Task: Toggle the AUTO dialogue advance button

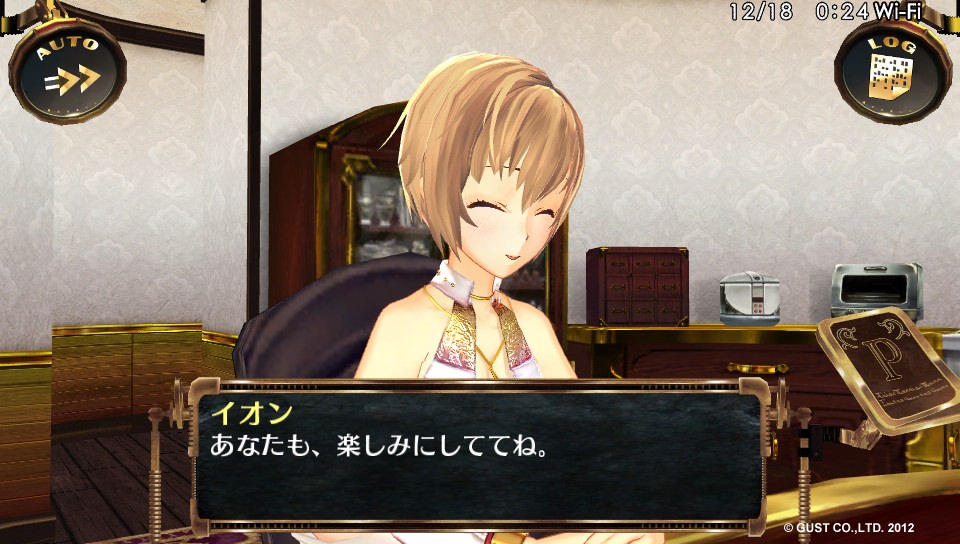Action: coord(68,71)
